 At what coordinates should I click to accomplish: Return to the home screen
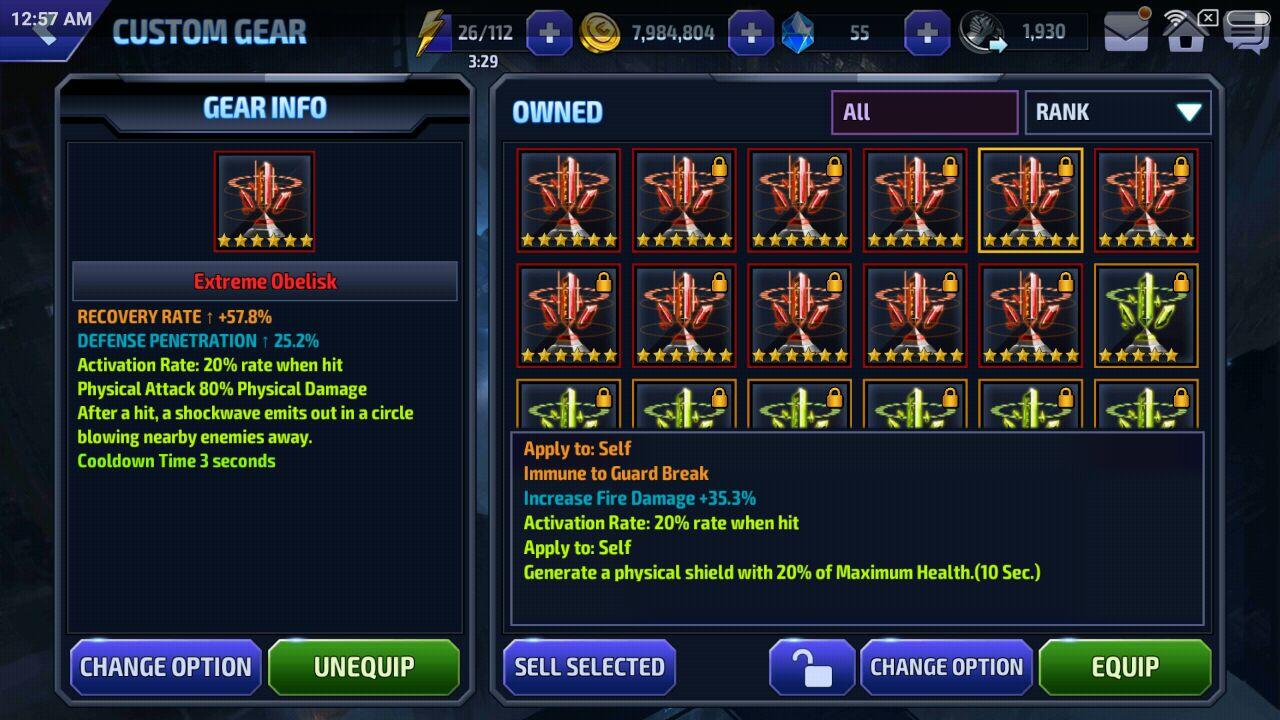(x=1186, y=33)
